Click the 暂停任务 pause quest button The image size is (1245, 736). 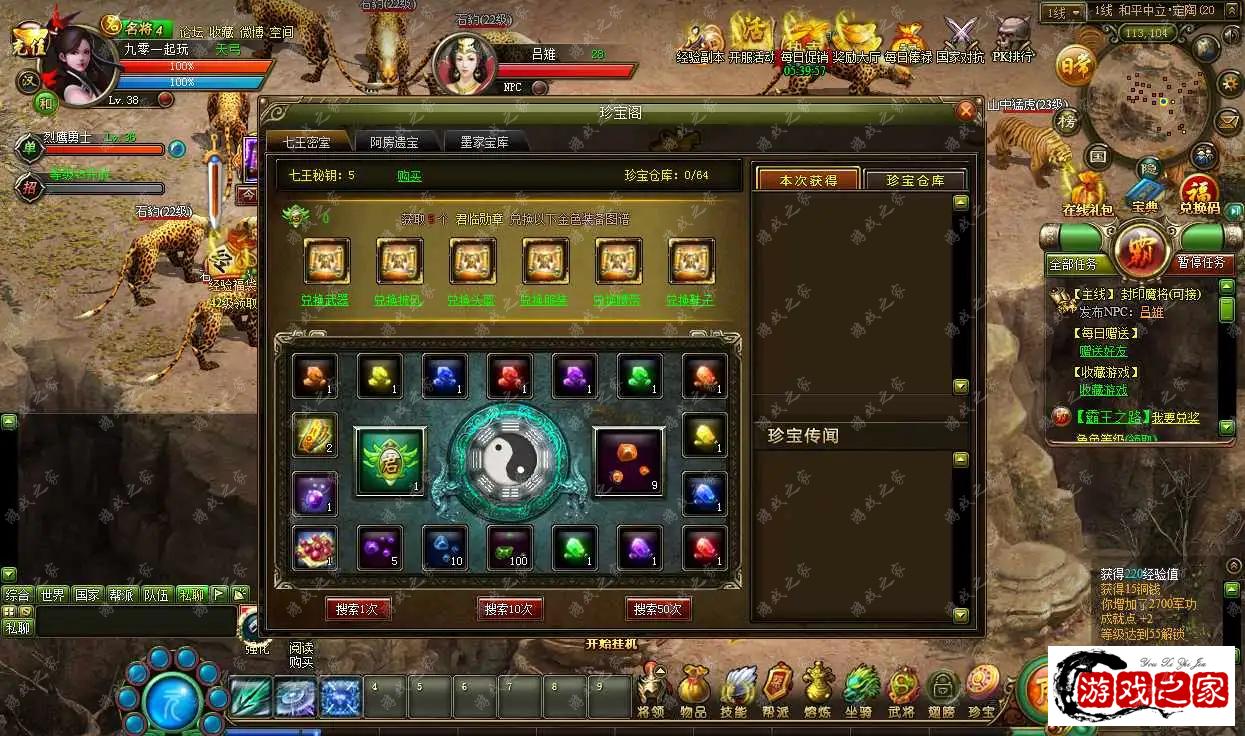pyautogui.click(x=1200, y=263)
